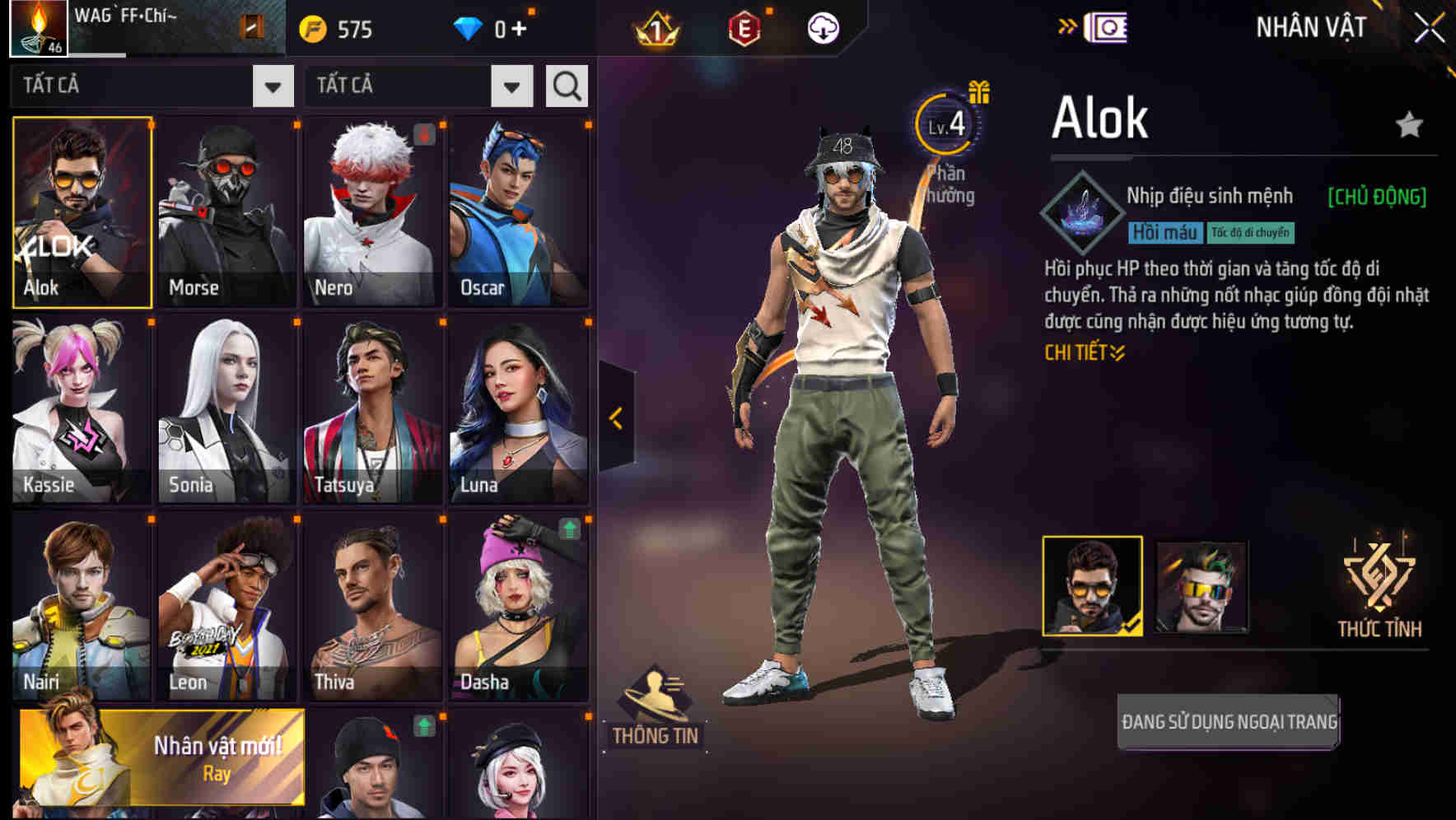1456x820 pixels.
Task: Click the search magnifier icon
Action: [566, 85]
